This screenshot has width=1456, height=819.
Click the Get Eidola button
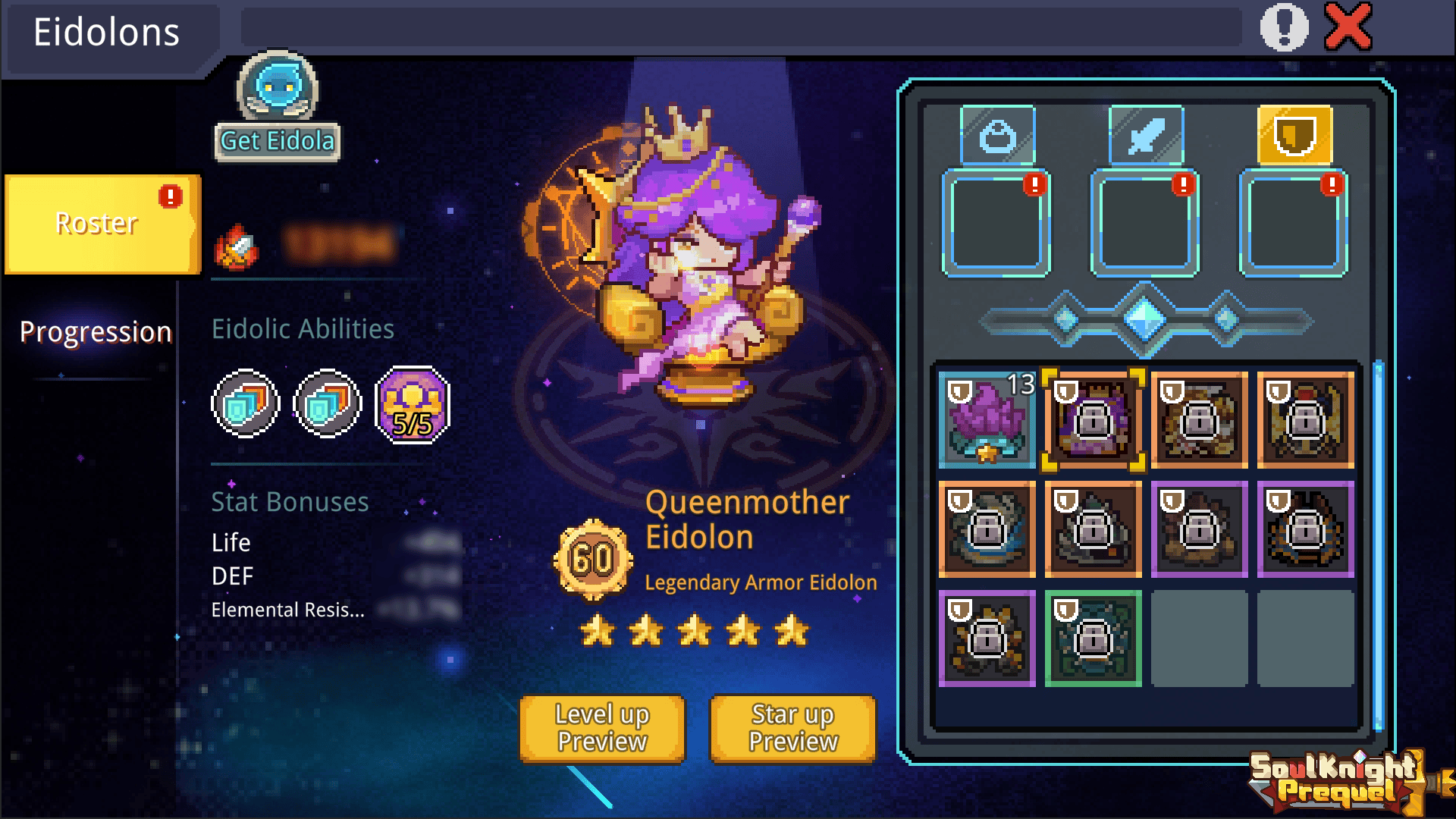(x=276, y=141)
